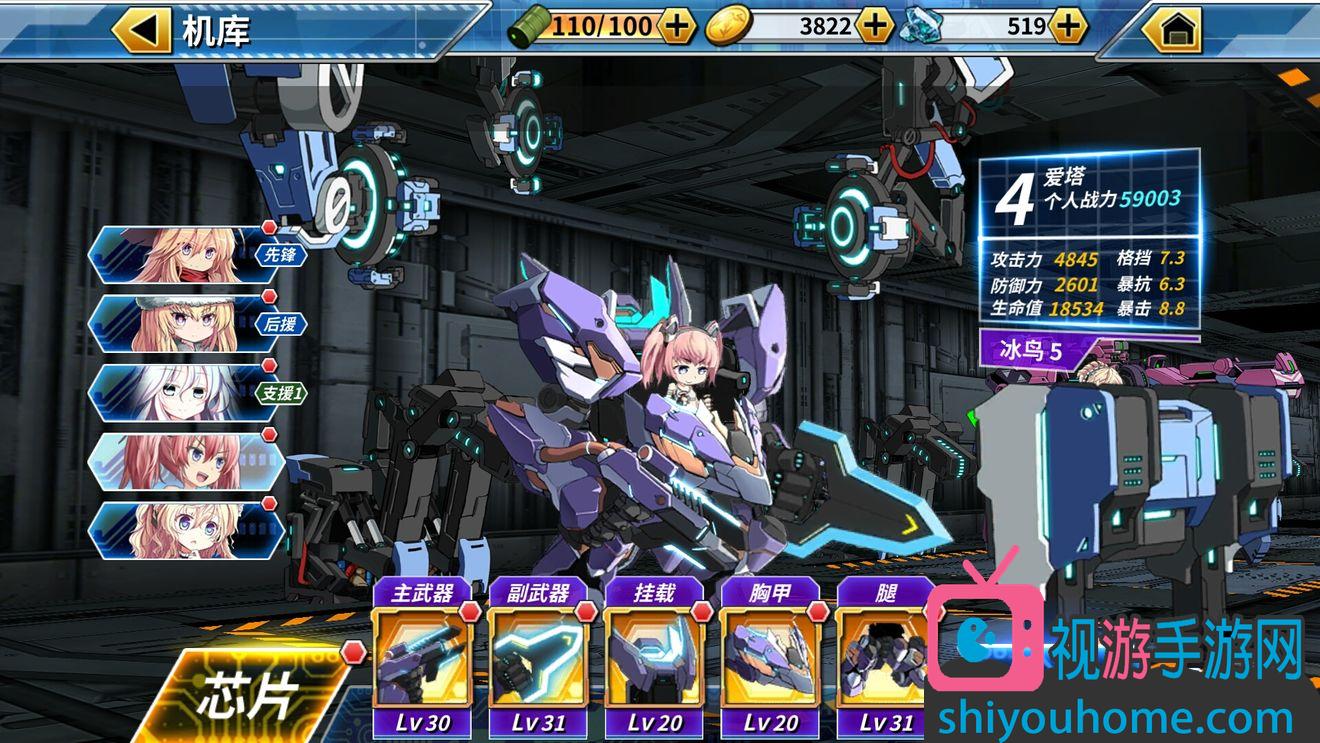Select the 胸甲 chest armor slot
The image size is (1320, 743).
pos(770,658)
